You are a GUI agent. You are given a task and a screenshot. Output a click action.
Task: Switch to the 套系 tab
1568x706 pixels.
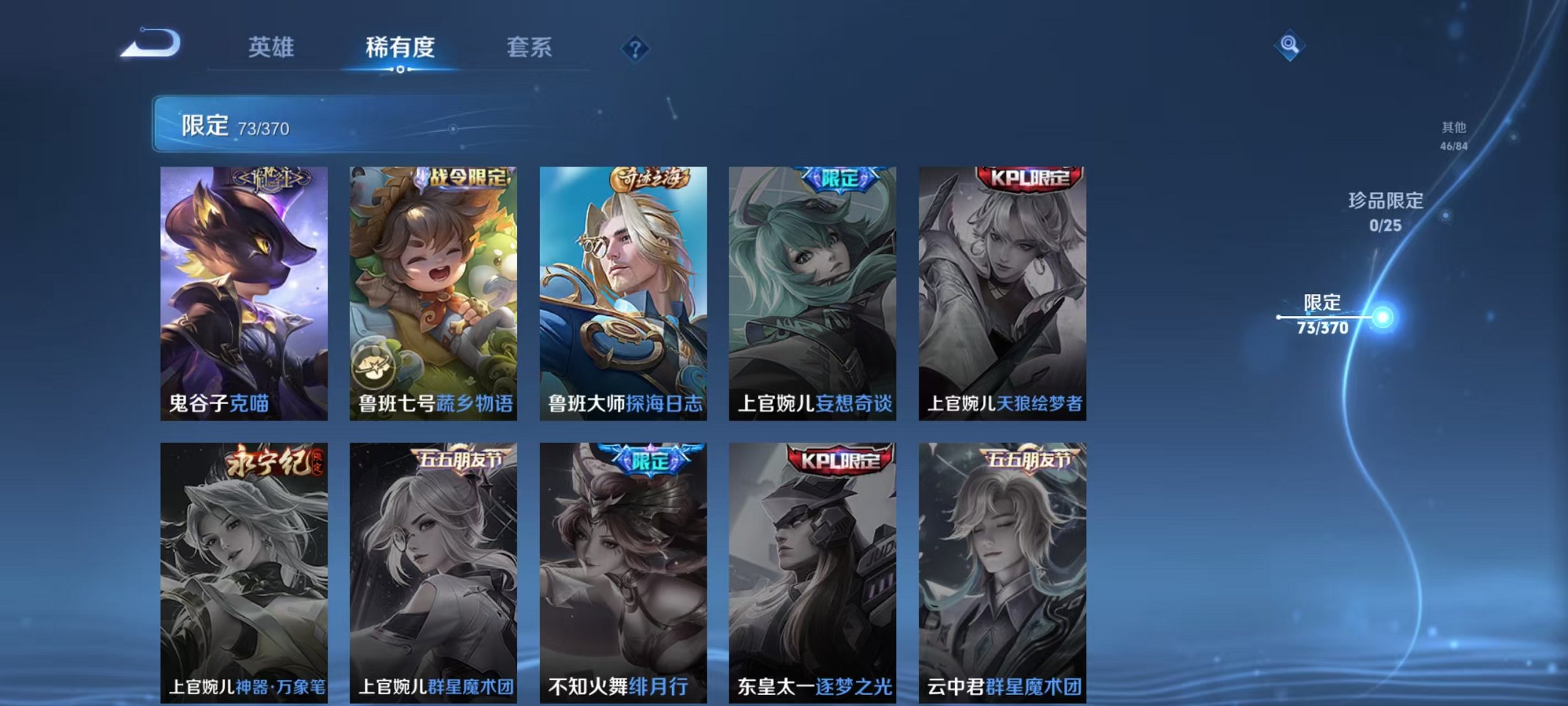529,47
